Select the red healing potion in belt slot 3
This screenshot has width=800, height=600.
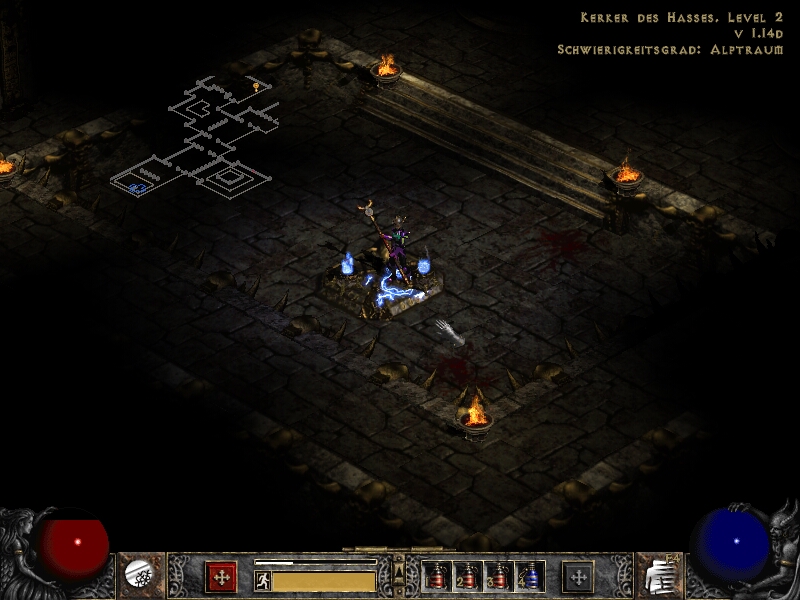[498, 576]
